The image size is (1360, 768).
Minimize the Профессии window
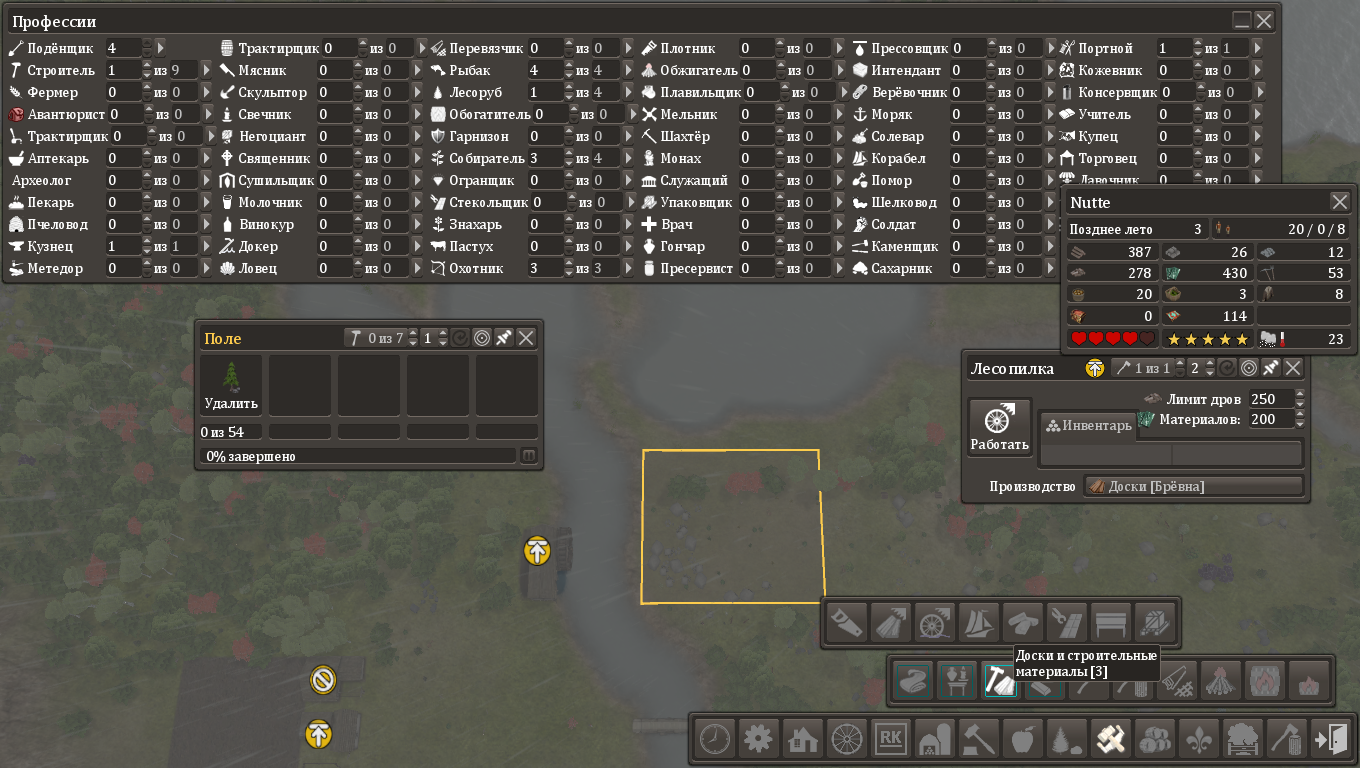tap(1242, 20)
